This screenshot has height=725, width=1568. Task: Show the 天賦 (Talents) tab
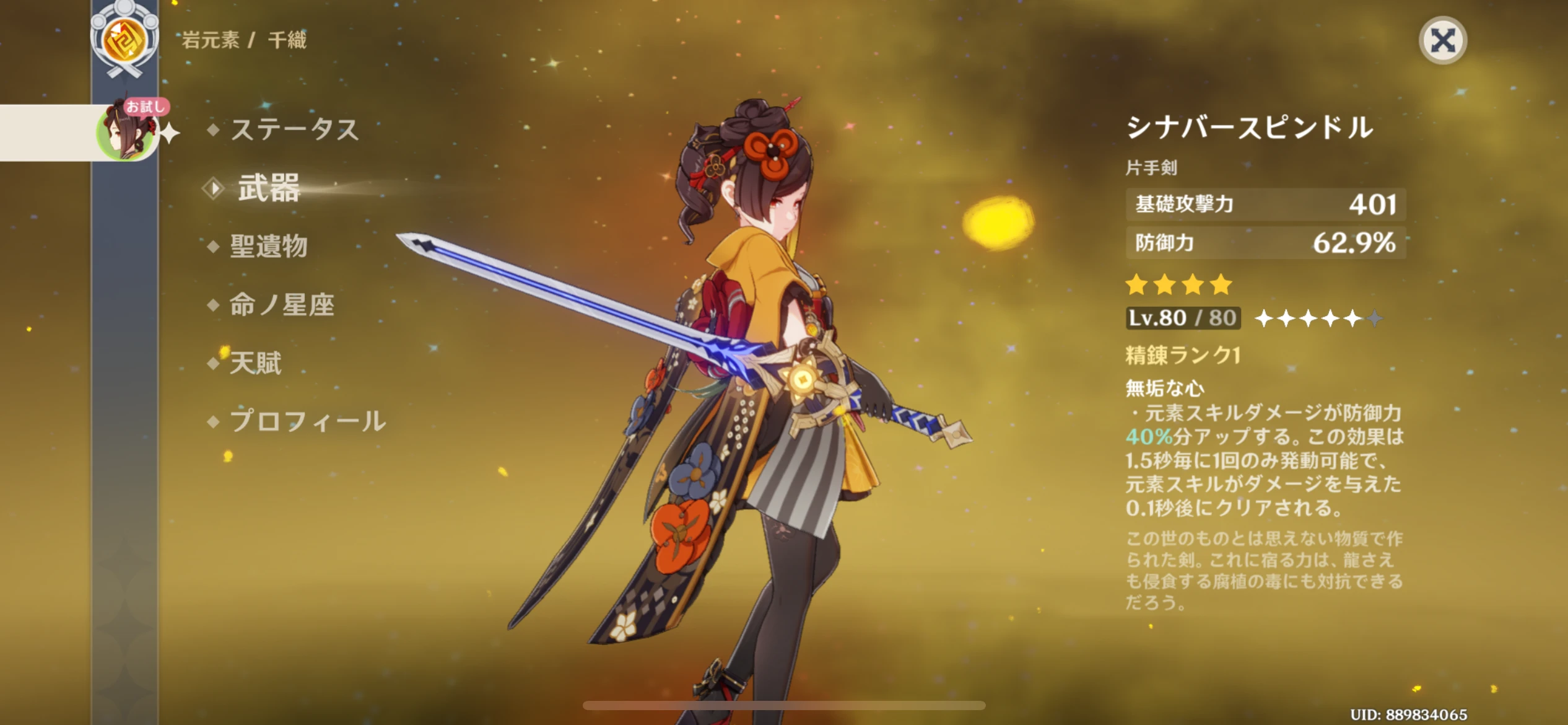tap(255, 362)
